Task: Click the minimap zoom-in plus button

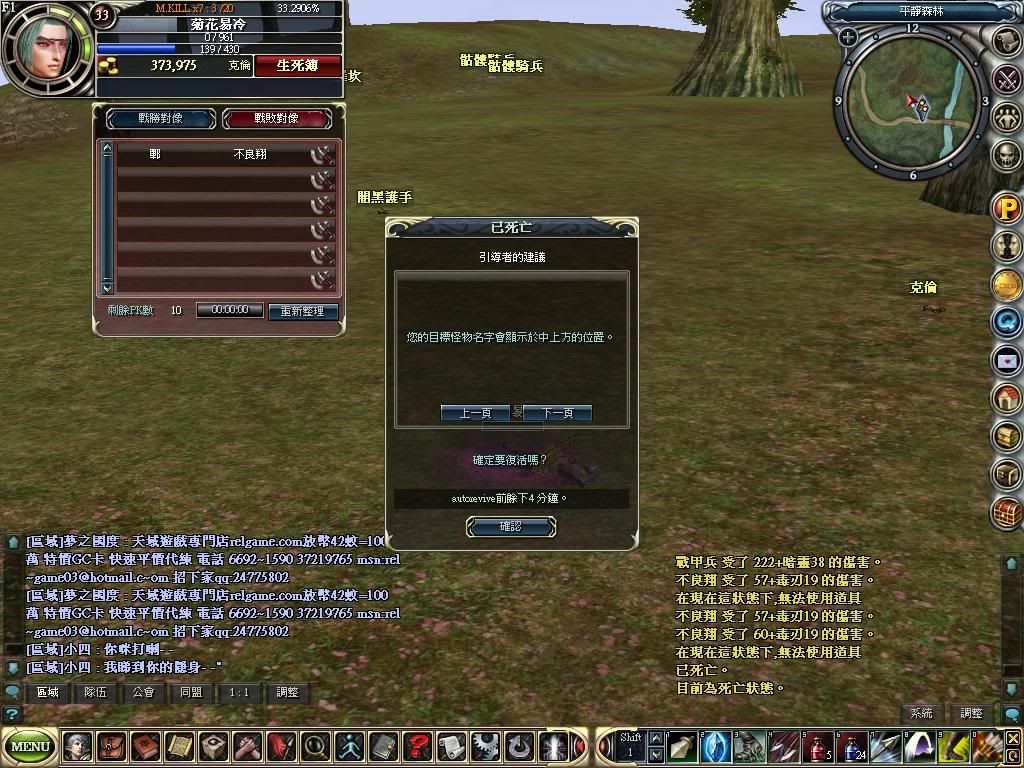Action: (x=848, y=37)
